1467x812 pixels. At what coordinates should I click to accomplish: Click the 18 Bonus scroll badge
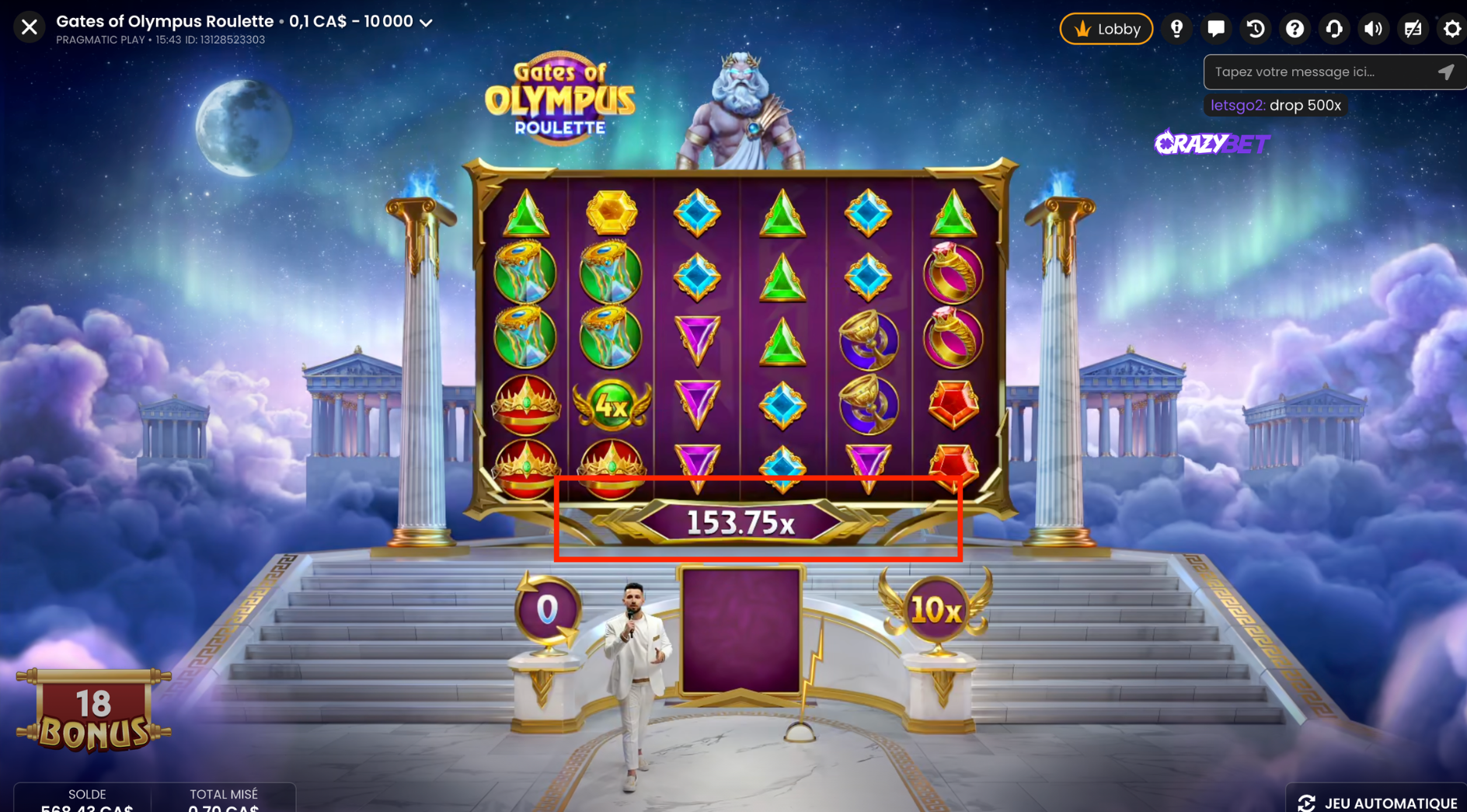point(93,712)
